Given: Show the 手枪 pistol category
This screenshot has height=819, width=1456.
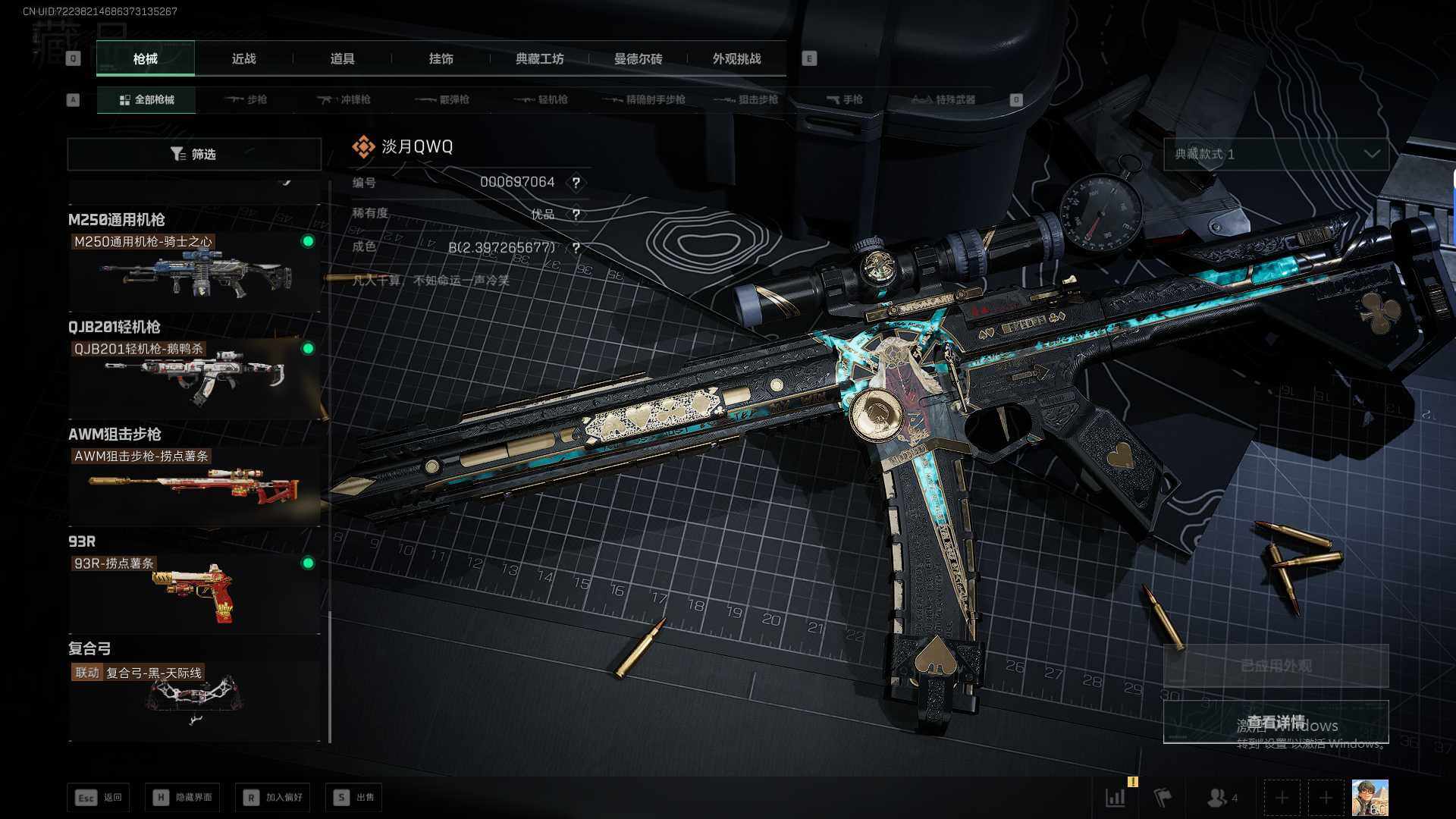Looking at the screenshot, I should (x=844, y=99).
